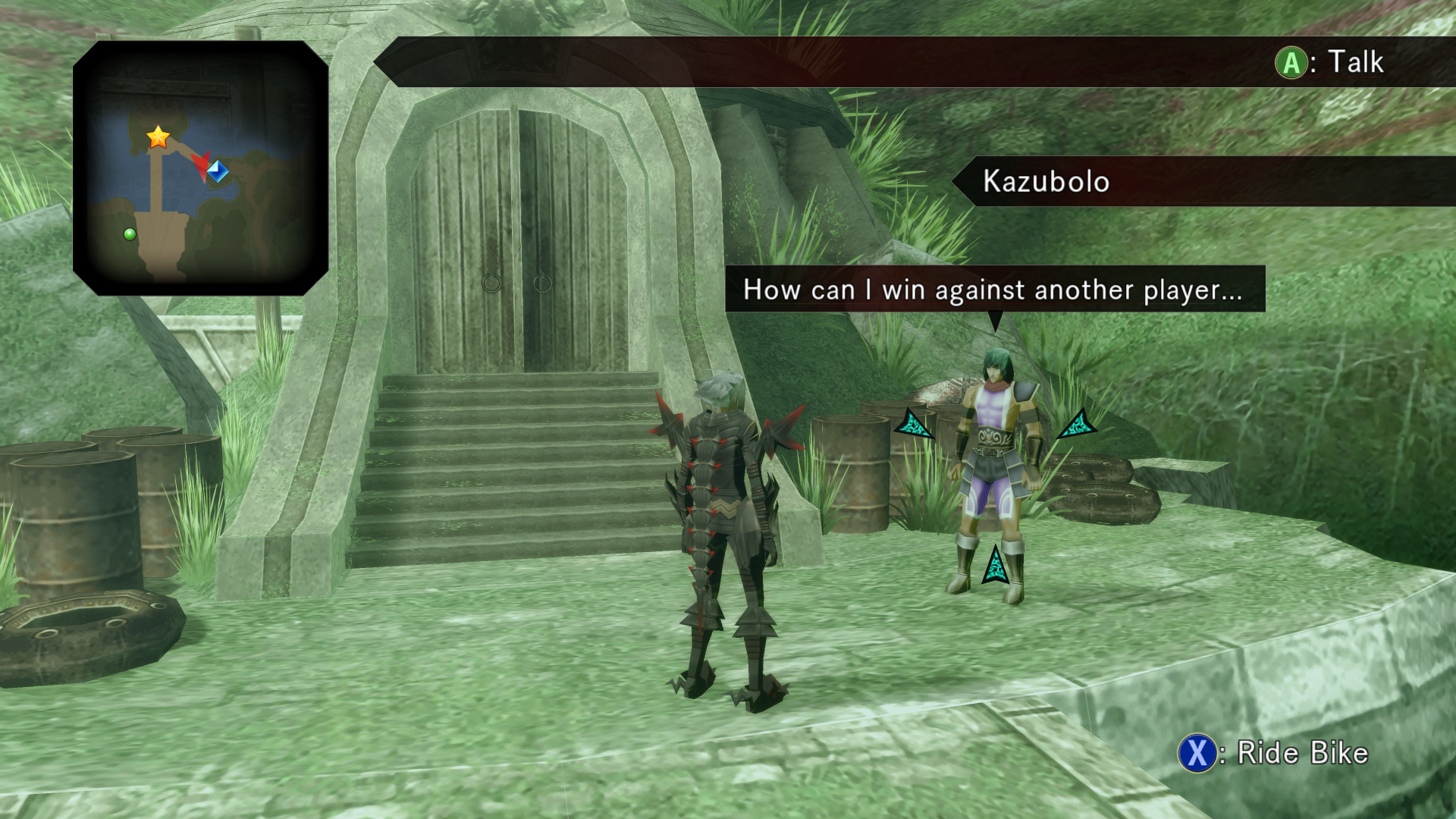Select the gold star marker on minimap

tap(158, 137)
